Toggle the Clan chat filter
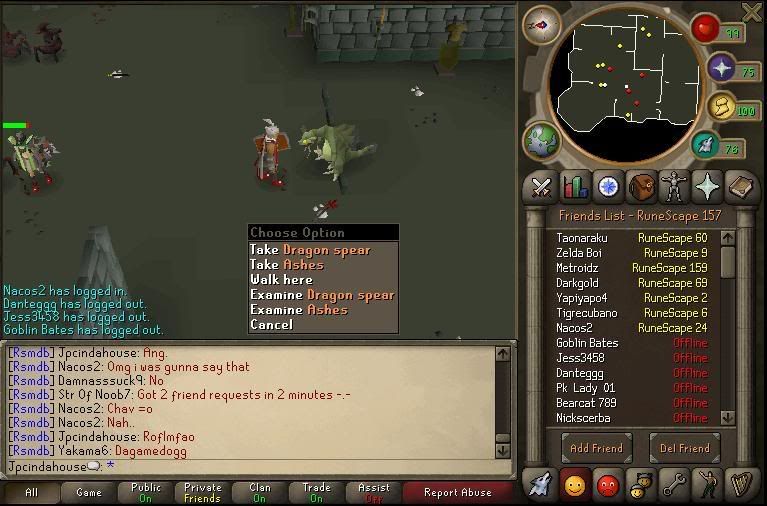The image size is (767, 506). 260,492
